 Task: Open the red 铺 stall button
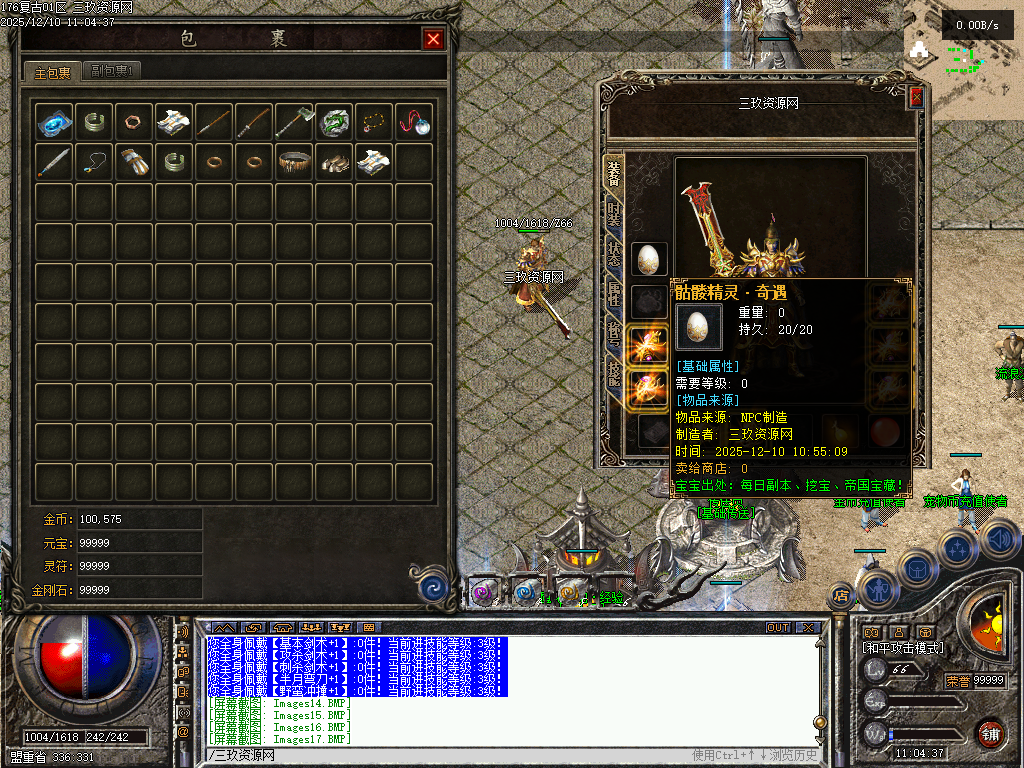990,733
